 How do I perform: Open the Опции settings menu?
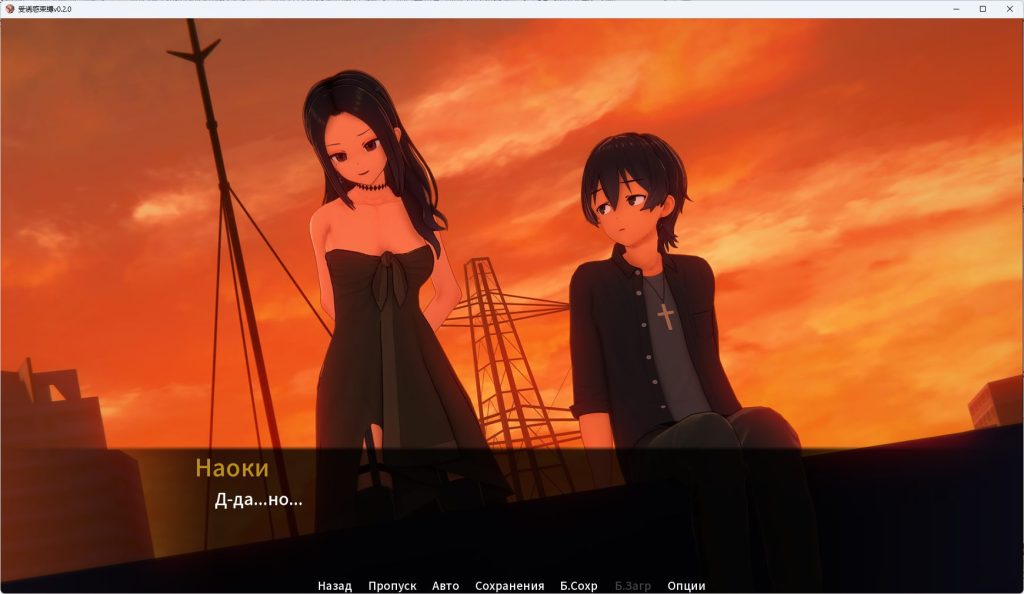686,586
